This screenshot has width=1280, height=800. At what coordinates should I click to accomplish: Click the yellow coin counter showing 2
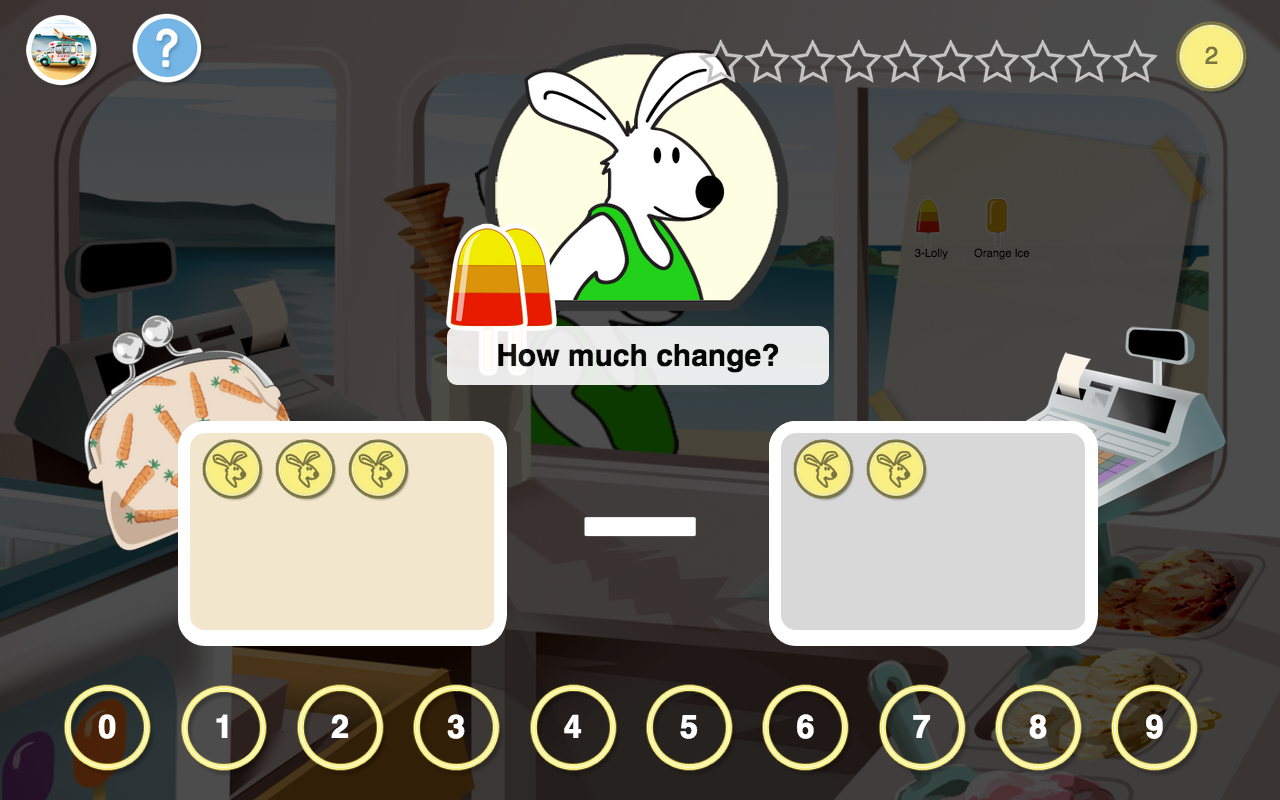click(1211, 57)
